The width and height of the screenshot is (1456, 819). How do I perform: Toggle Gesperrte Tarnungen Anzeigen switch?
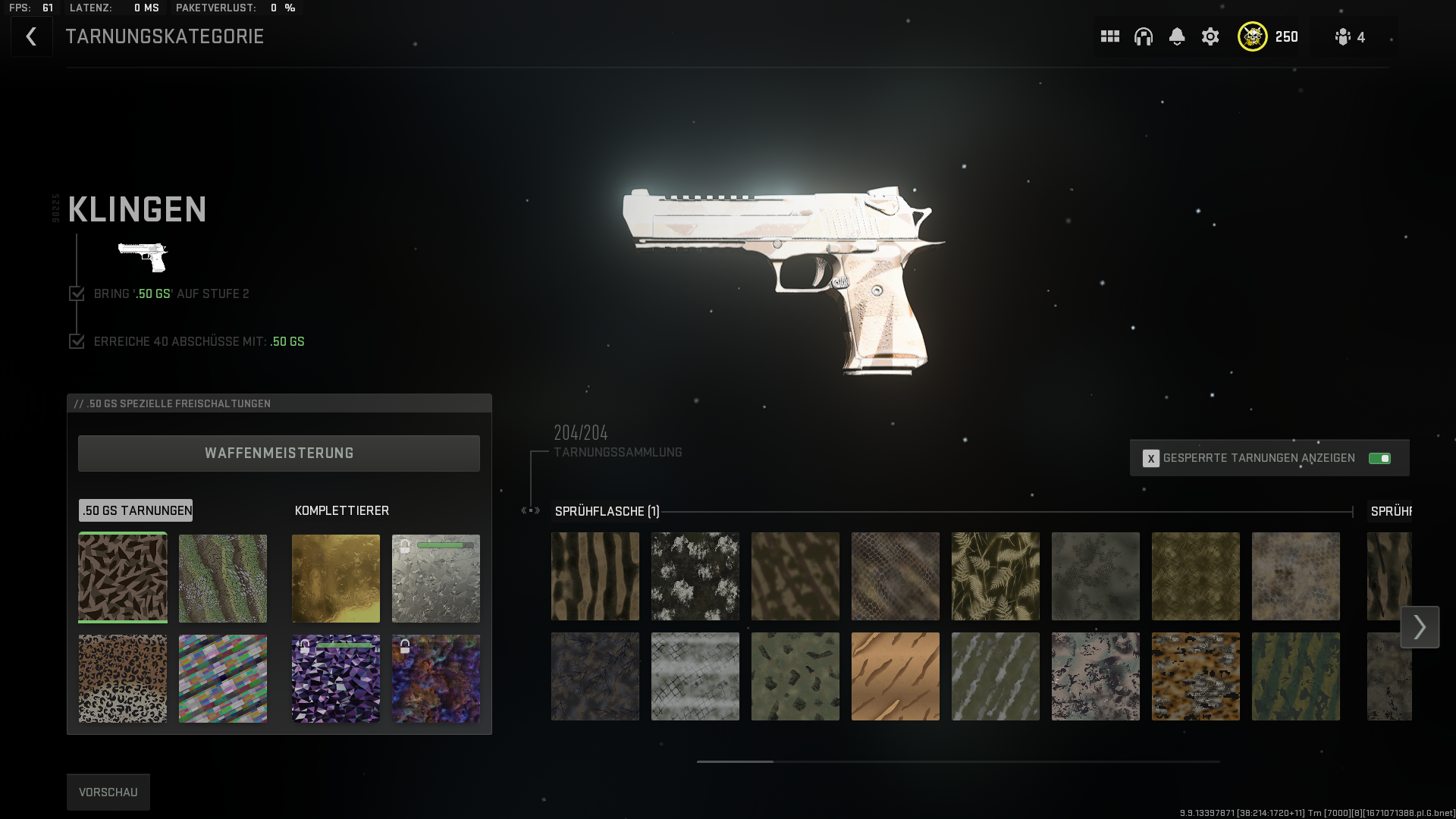[1379, 458]
